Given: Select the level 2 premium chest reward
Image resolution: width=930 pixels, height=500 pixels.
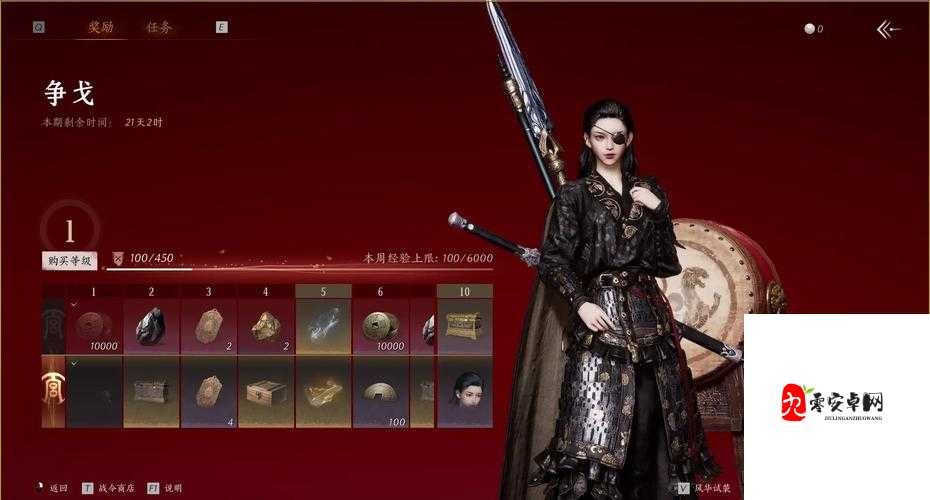Looking at the screenshot, I should pyautogui.click(x=152, y=392).
